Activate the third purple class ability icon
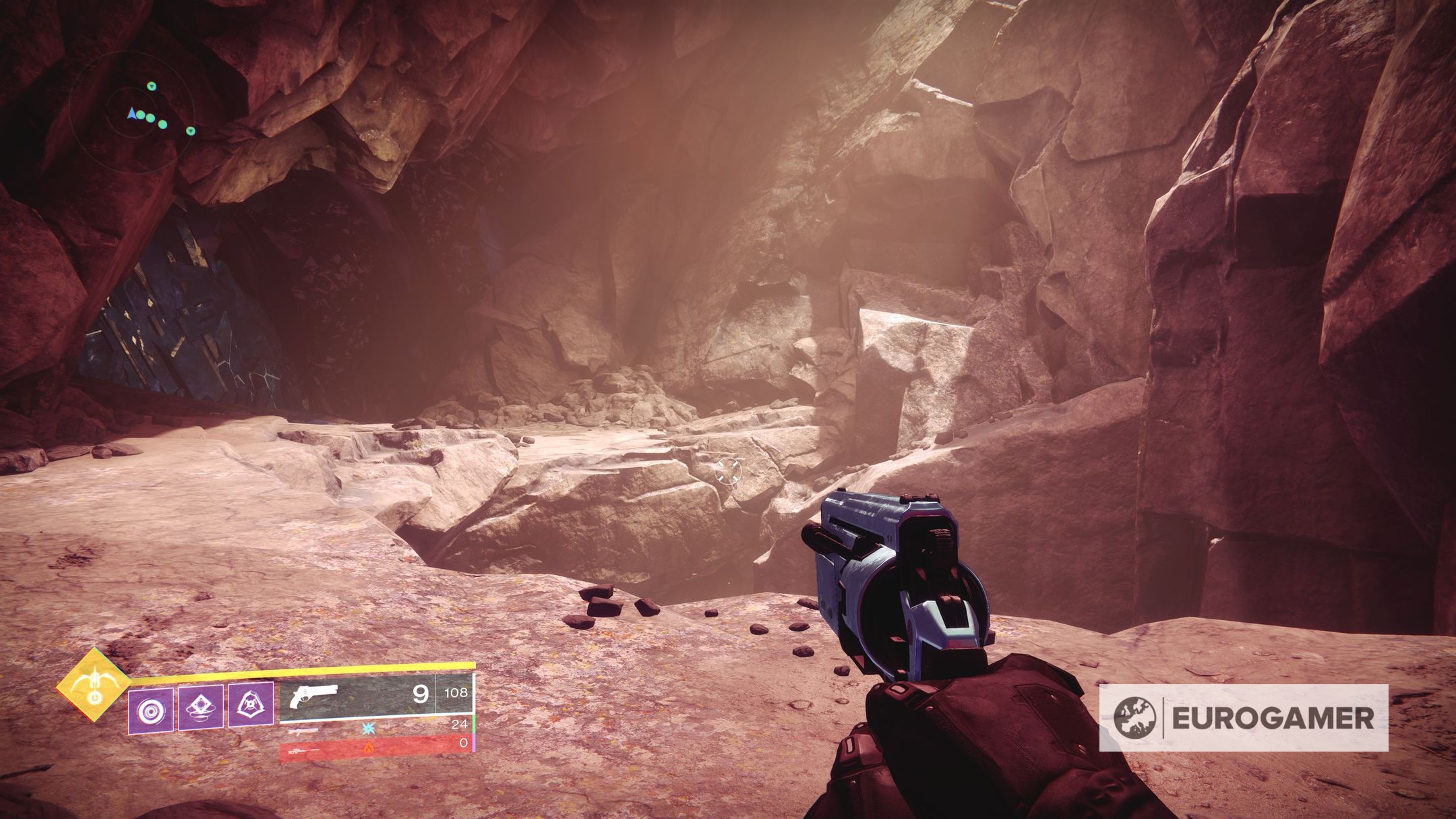The height and width of the screenshot is (819, 1456). (x=251, y=705)
